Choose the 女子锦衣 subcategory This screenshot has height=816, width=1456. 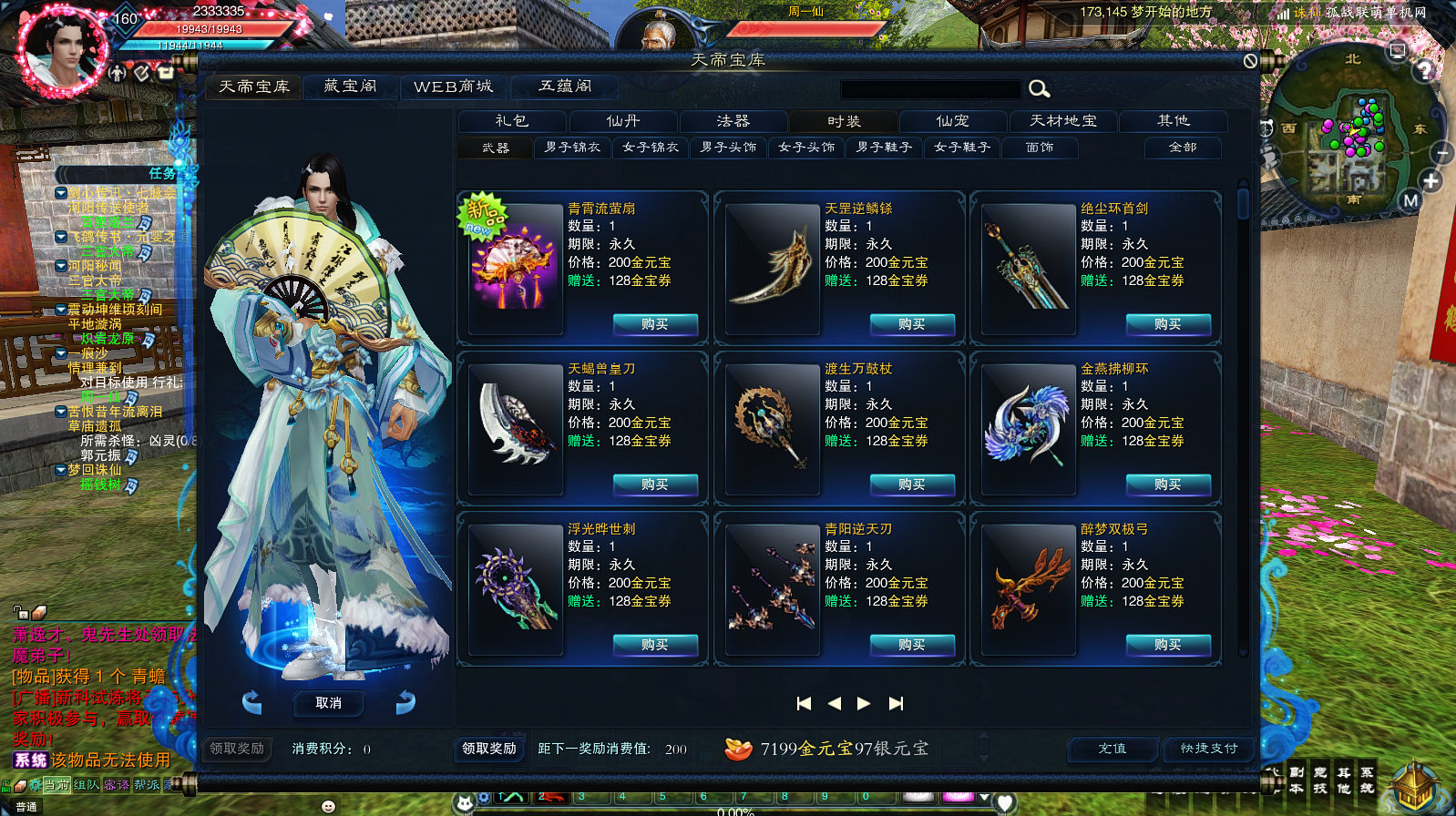[x=651, y=148]
